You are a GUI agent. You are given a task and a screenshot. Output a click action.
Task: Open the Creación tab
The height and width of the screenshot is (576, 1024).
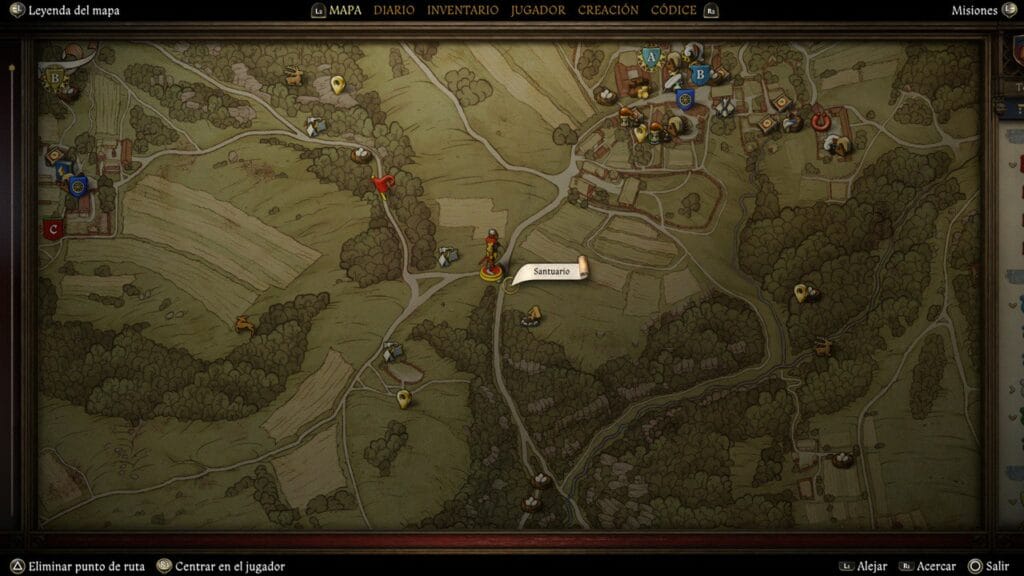click(x=608, y=10)
